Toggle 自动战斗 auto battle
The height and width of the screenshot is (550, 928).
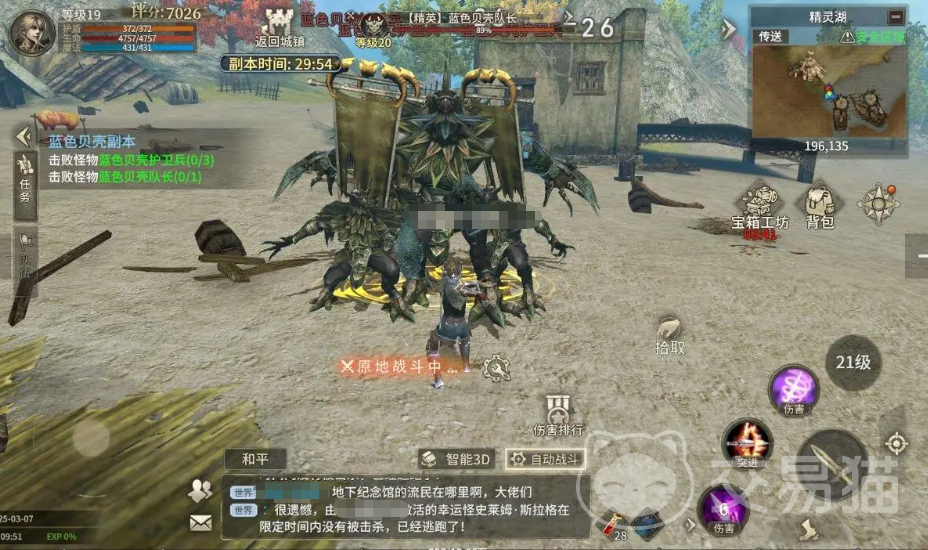click(545, 459)
